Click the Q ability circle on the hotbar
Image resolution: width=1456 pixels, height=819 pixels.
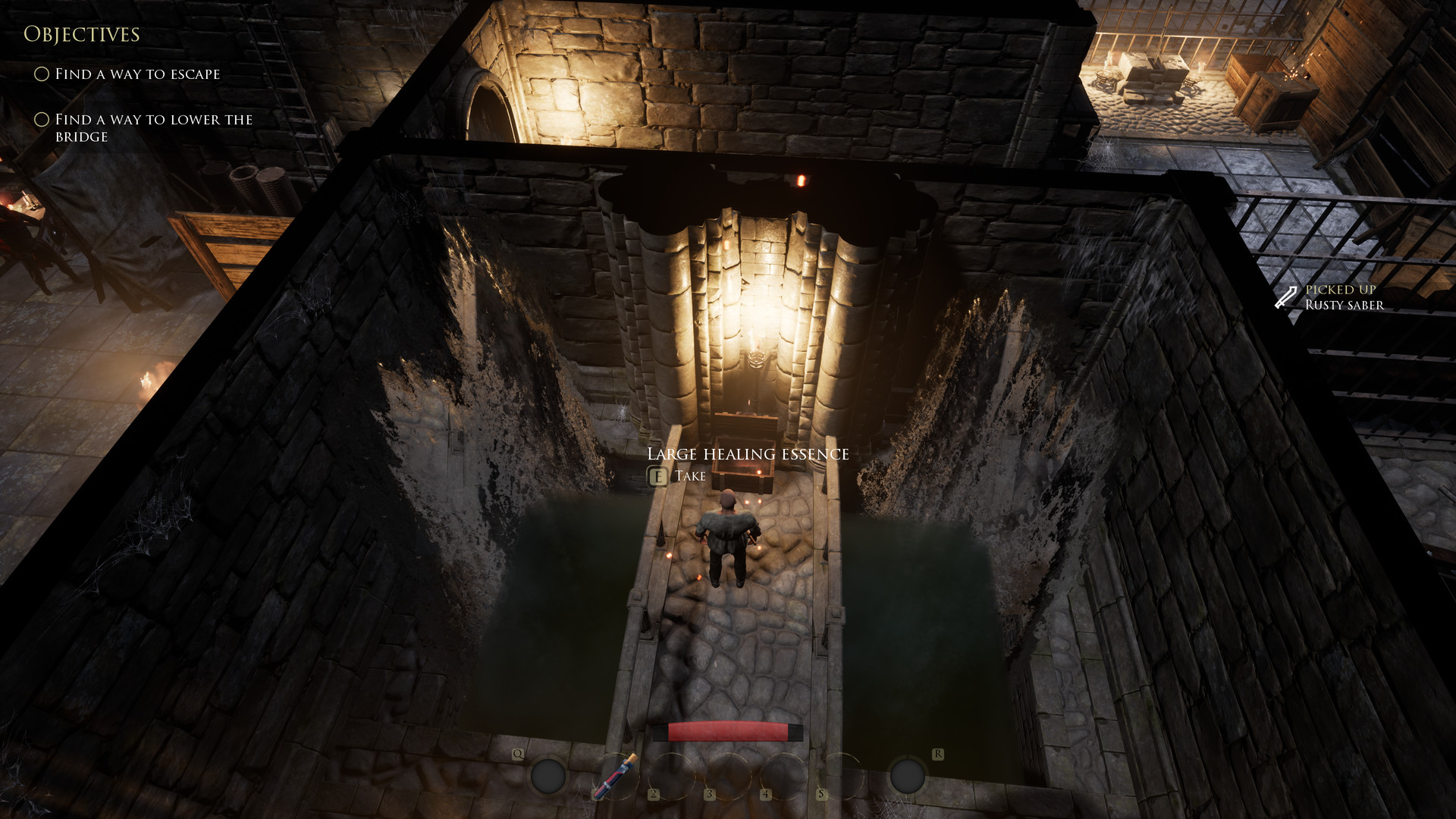pos(549,775)
